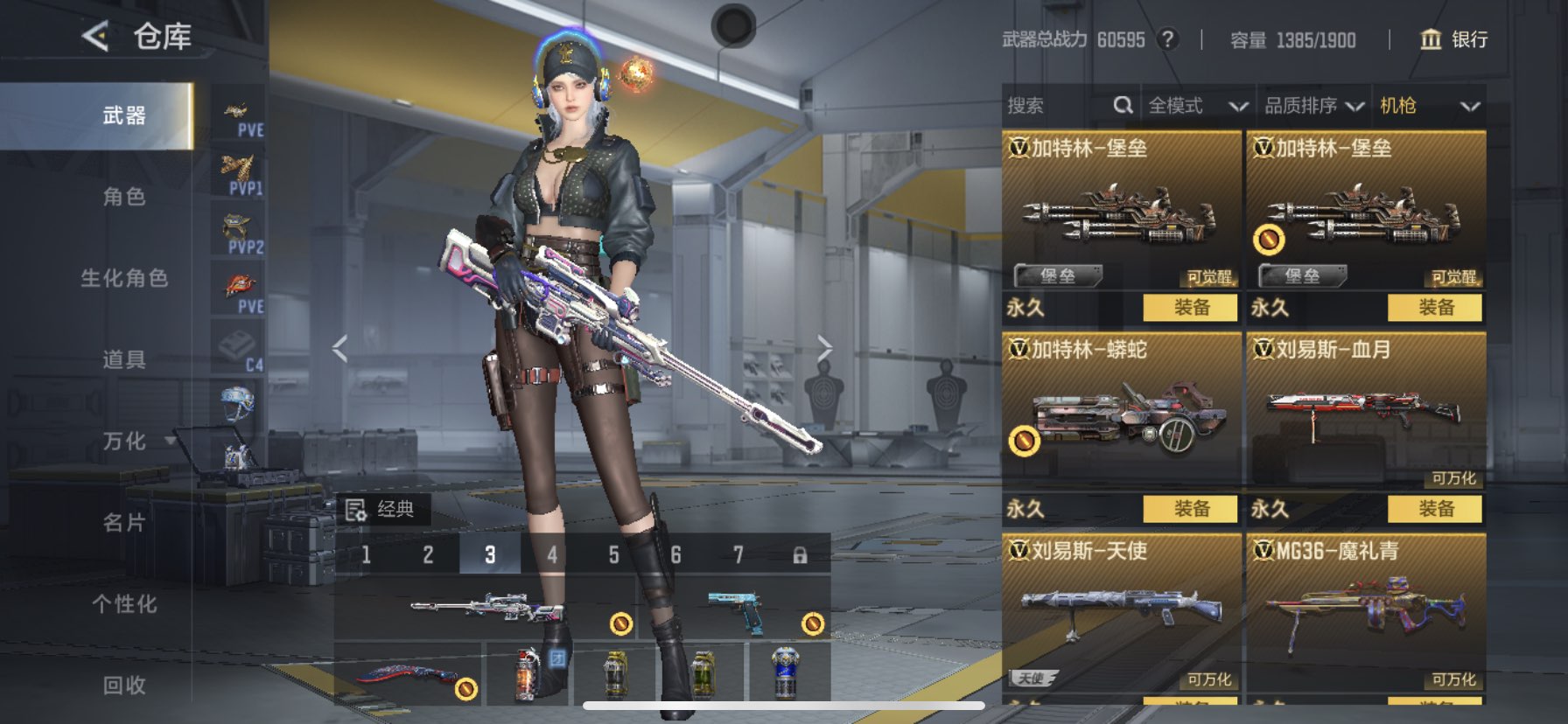Open the 品质排序 sorting dropdown

(1313, 106)
